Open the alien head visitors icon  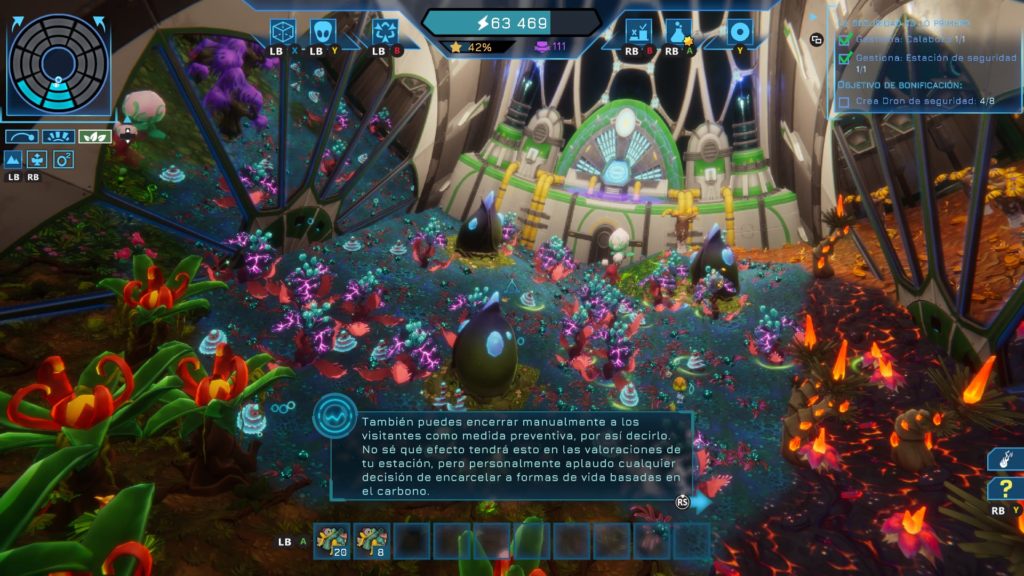[322, 31]
